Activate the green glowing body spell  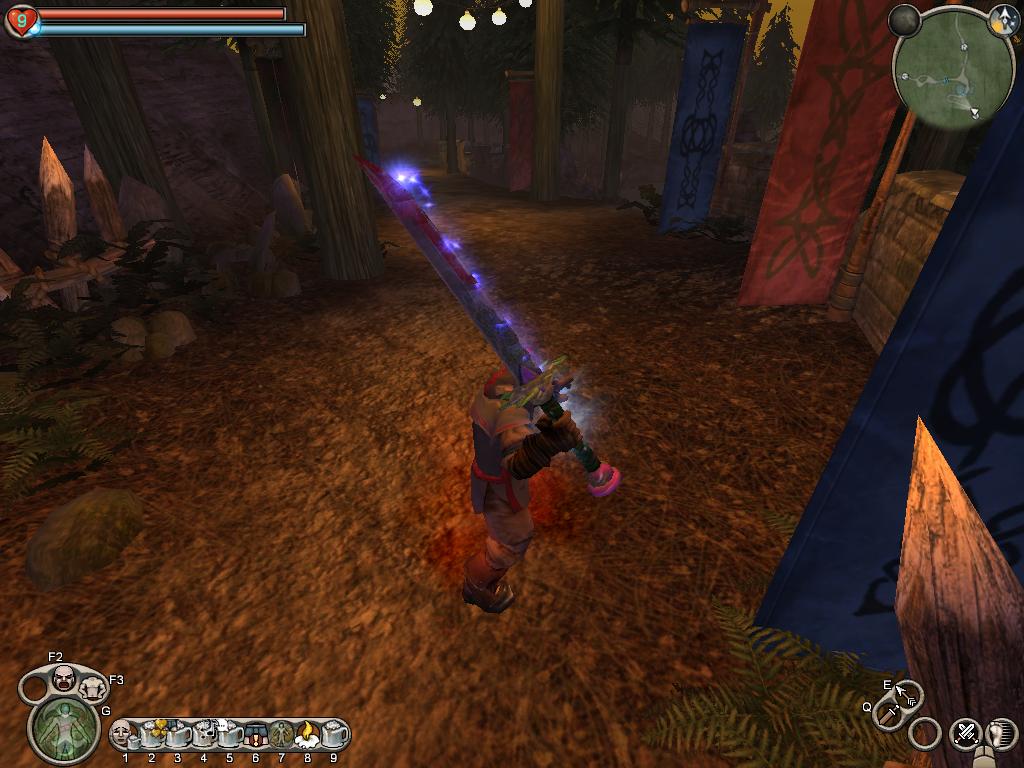point(64,727)
